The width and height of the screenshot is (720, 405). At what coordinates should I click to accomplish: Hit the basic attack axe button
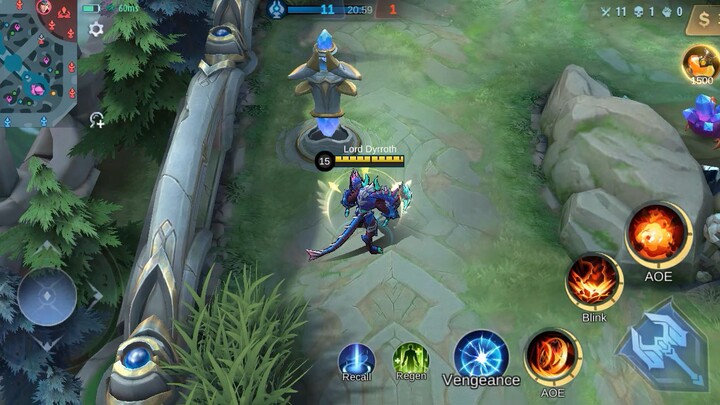pos(666,346)
